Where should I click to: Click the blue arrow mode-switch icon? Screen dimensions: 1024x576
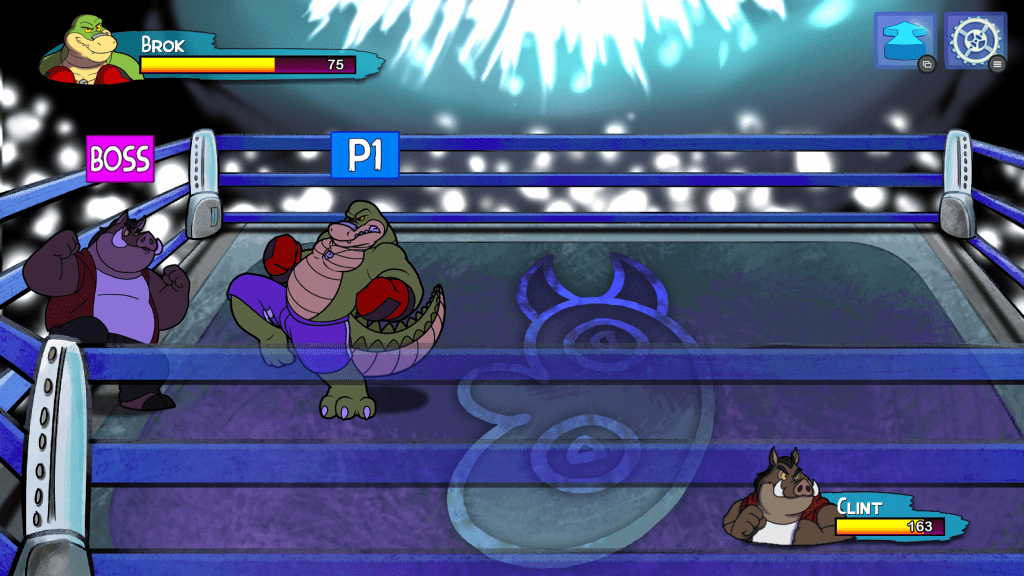[904, 41]
